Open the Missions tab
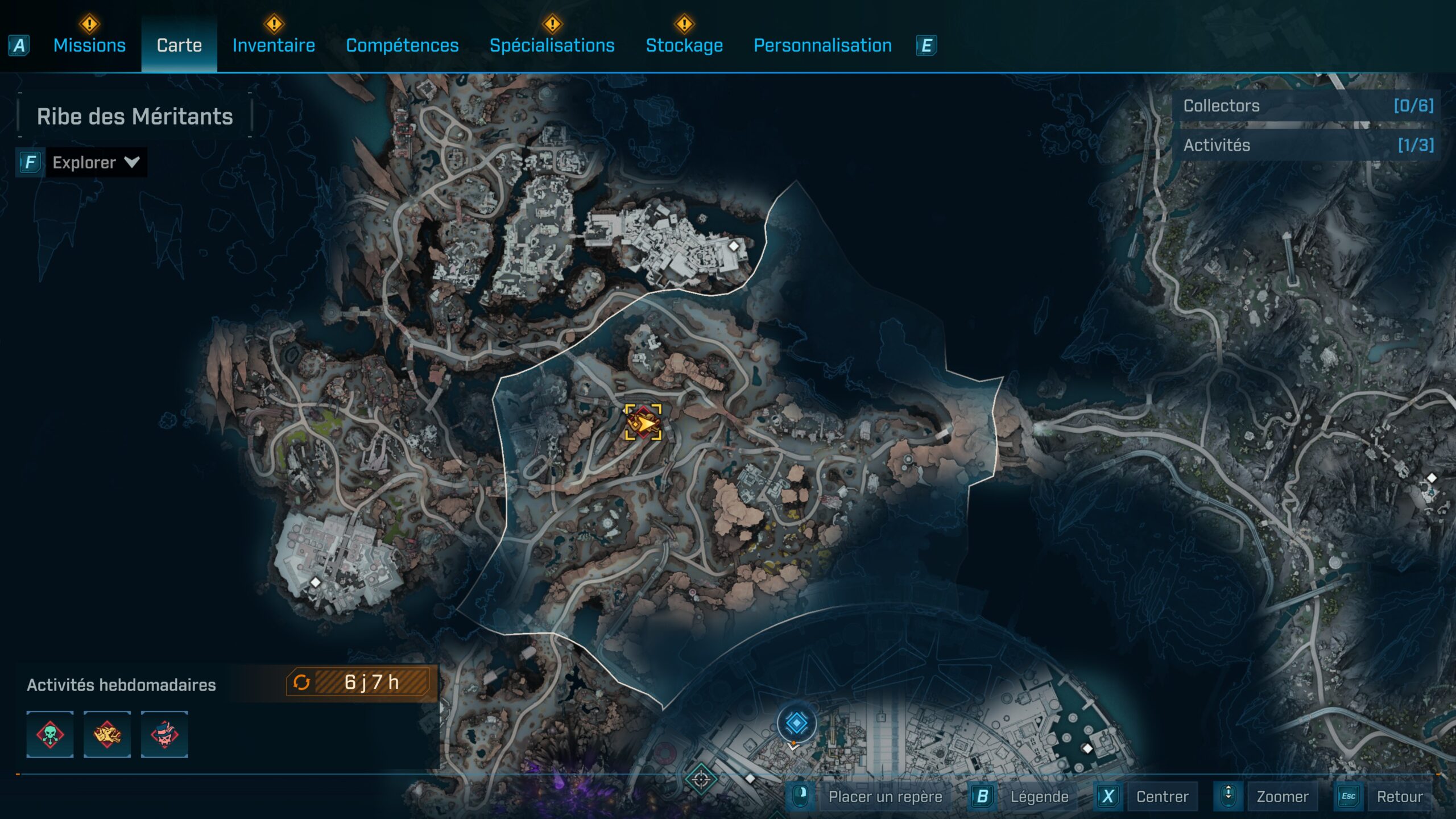Screen dimensions: 1456x819 pyautogui.click(x=89, y=45)
